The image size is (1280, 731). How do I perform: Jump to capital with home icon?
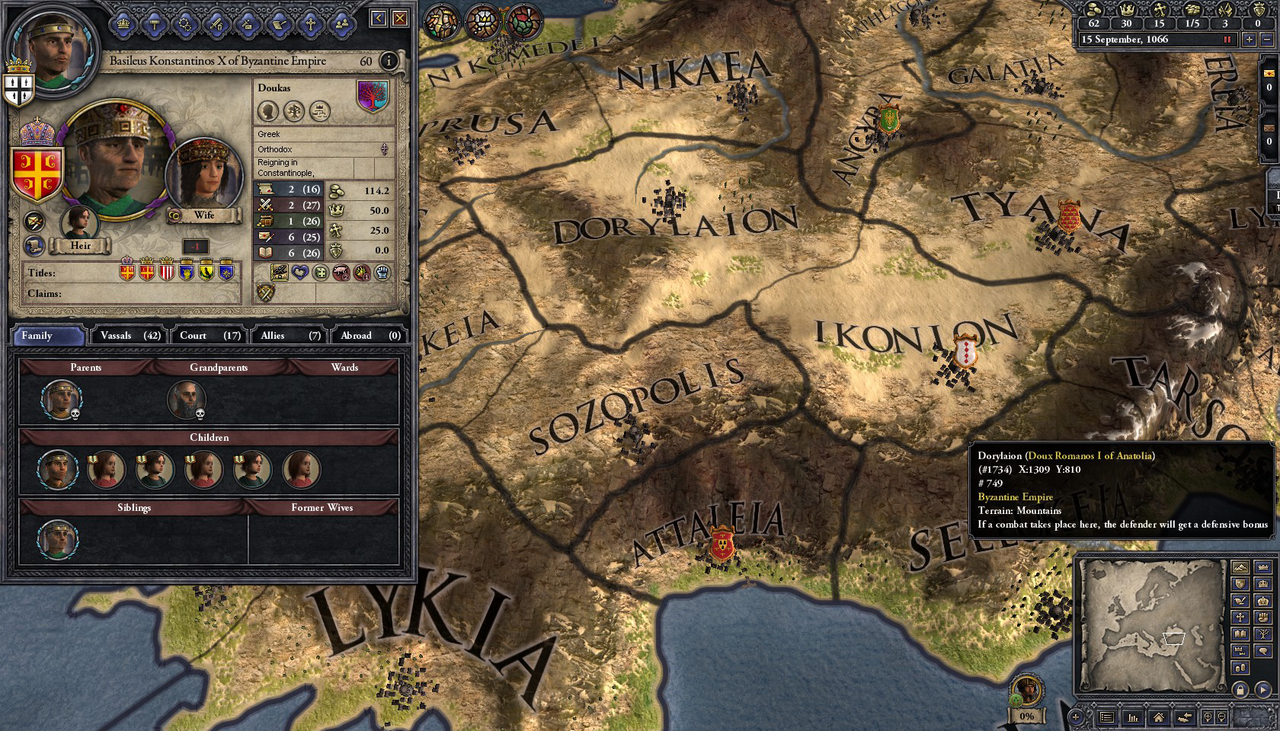[x=1159, y=717]
